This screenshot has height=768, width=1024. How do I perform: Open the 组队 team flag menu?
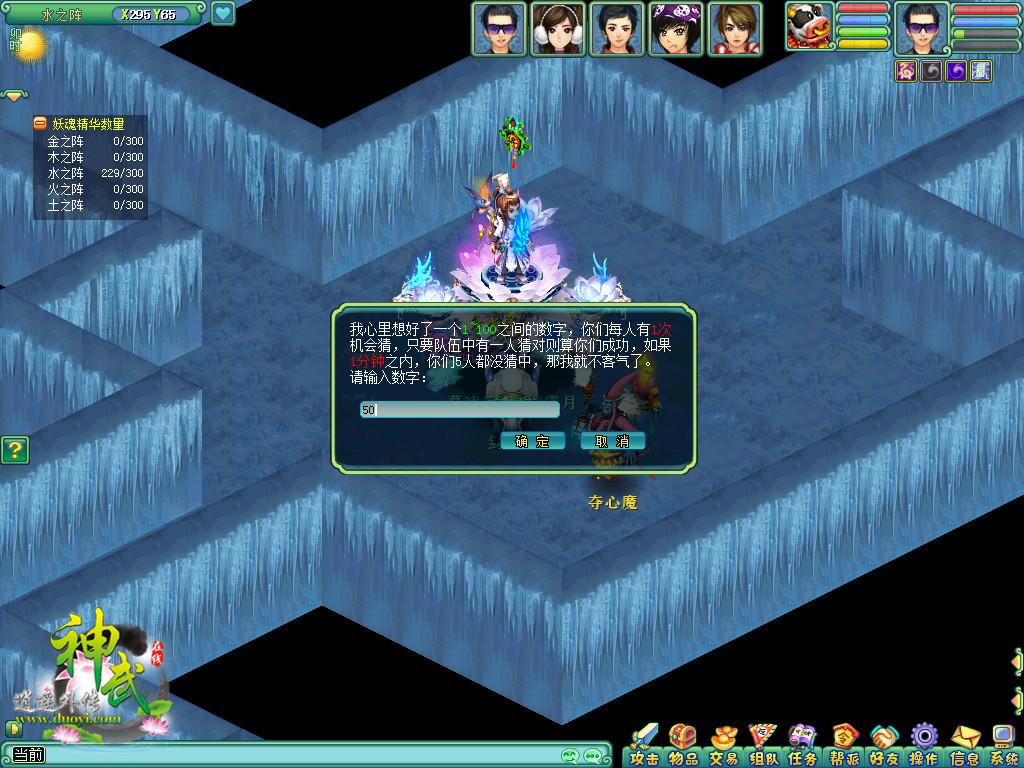[764, 745]
